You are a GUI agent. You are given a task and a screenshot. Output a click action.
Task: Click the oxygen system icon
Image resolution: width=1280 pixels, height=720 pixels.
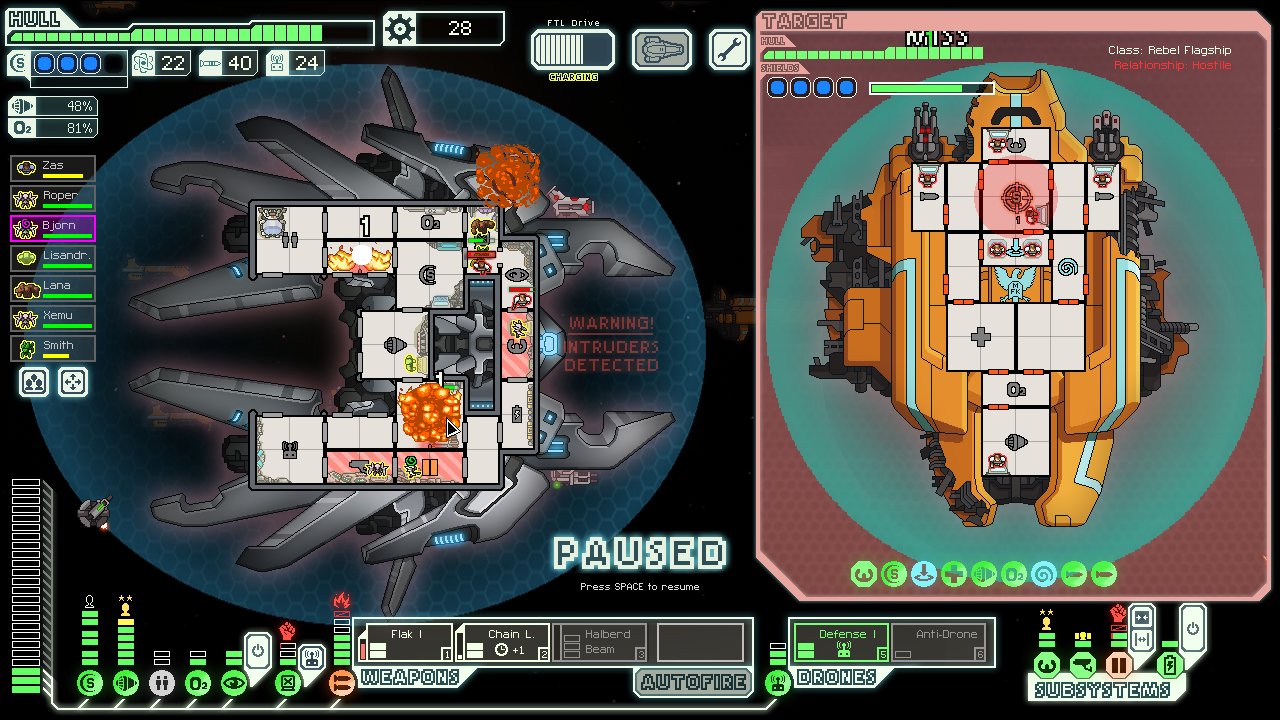click(x=198, y=683)
